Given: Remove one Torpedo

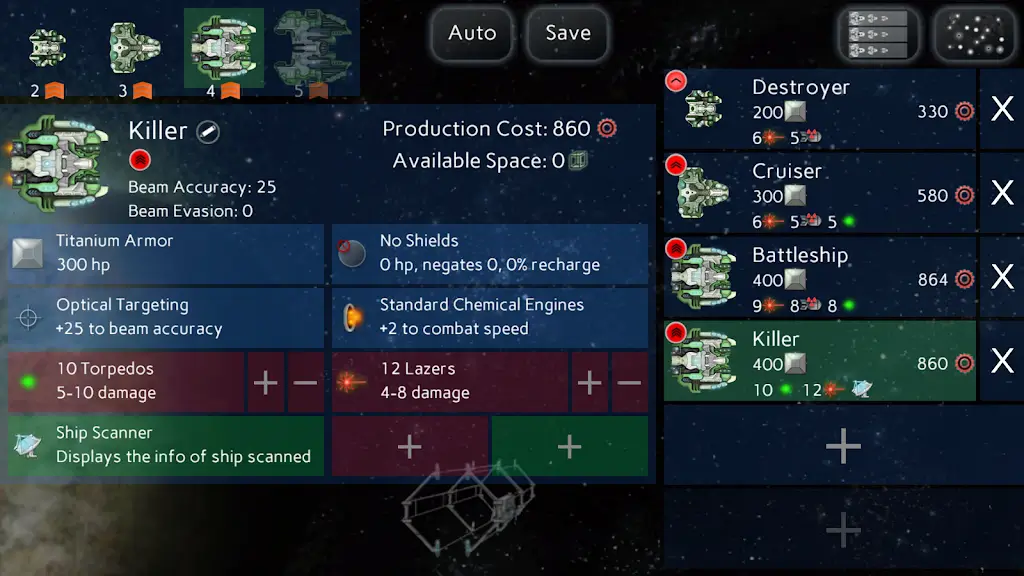Looking at the screenshot, I should [306, 382].
